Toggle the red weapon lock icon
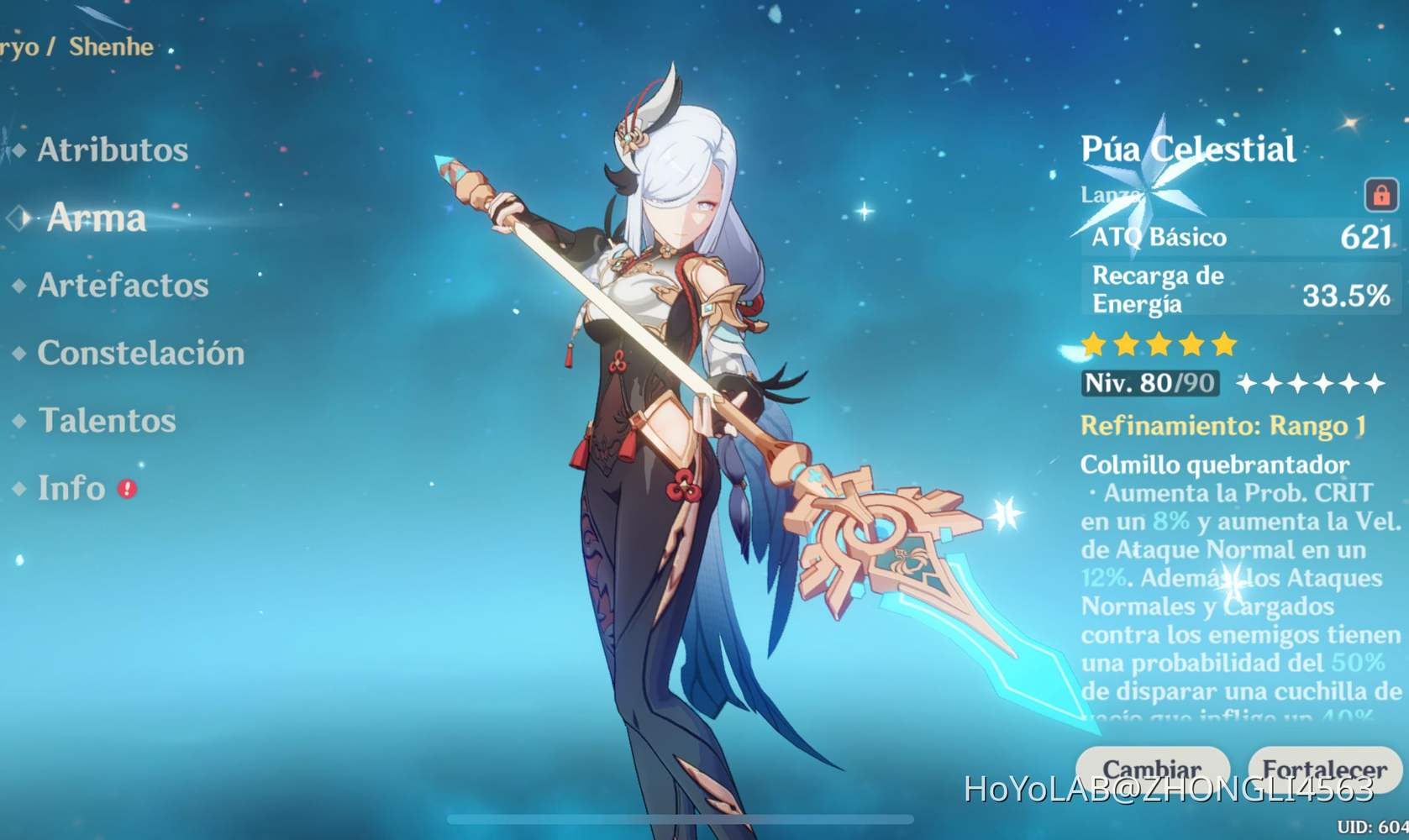 point(1380,195)
